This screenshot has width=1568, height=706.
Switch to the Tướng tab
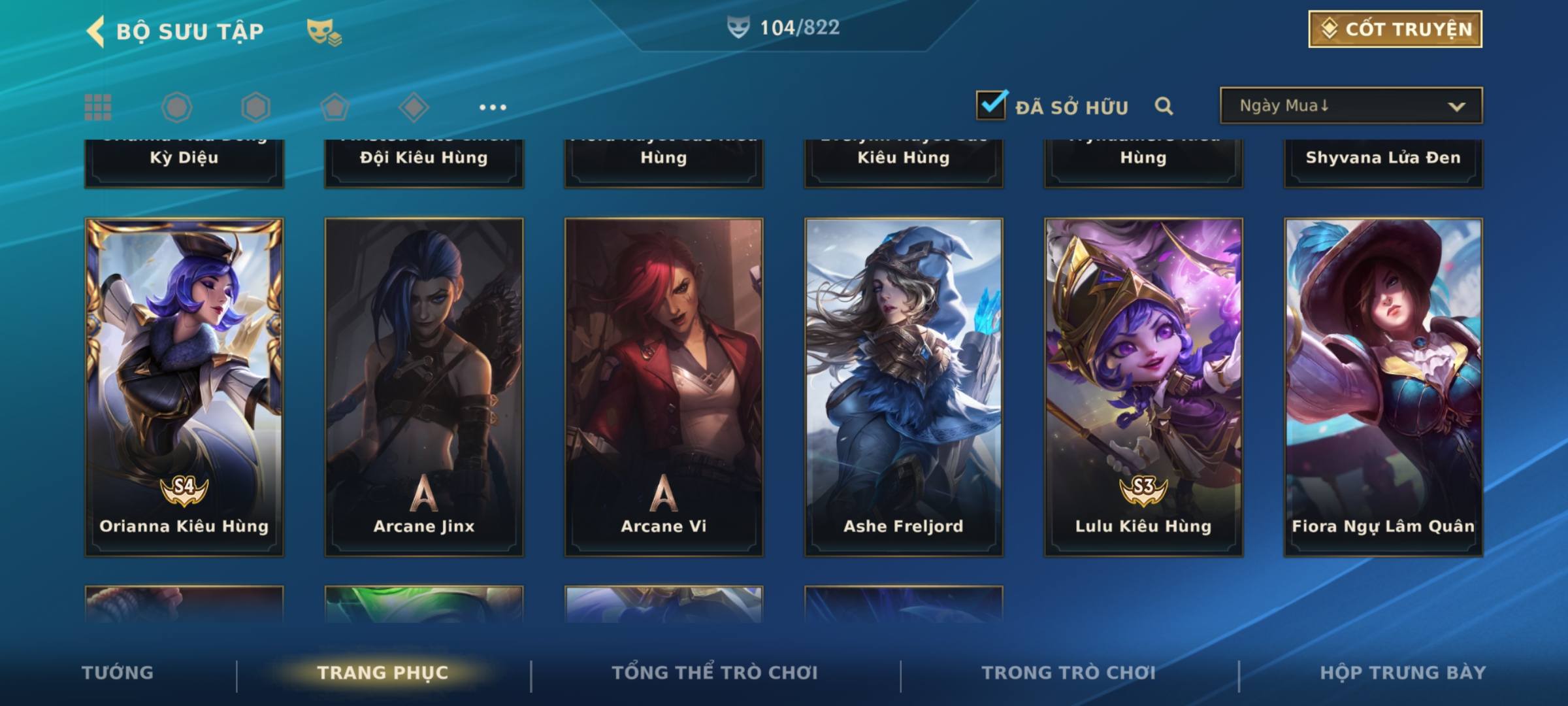pyautogui.click(x=118, y=673)
